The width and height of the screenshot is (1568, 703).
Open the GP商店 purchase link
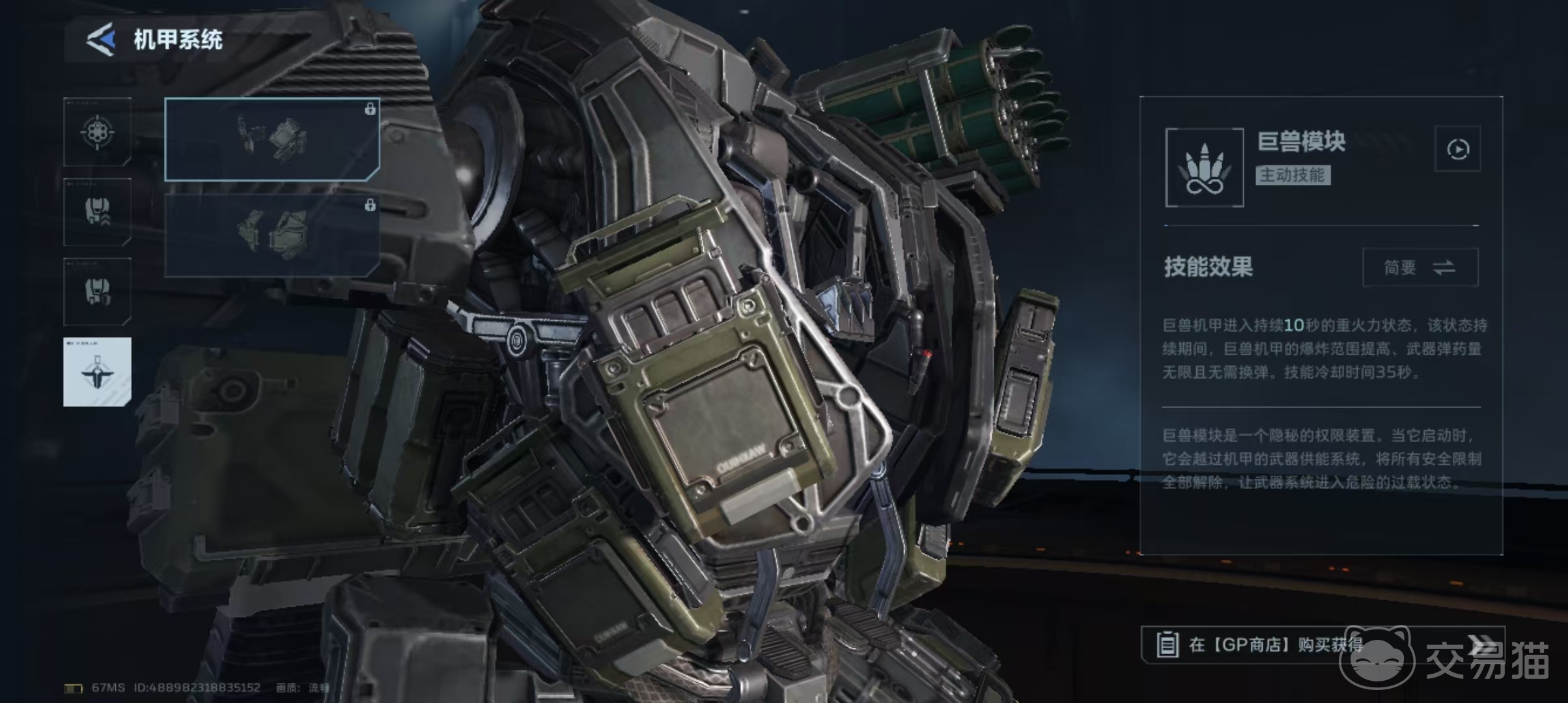coord(1322,644)
